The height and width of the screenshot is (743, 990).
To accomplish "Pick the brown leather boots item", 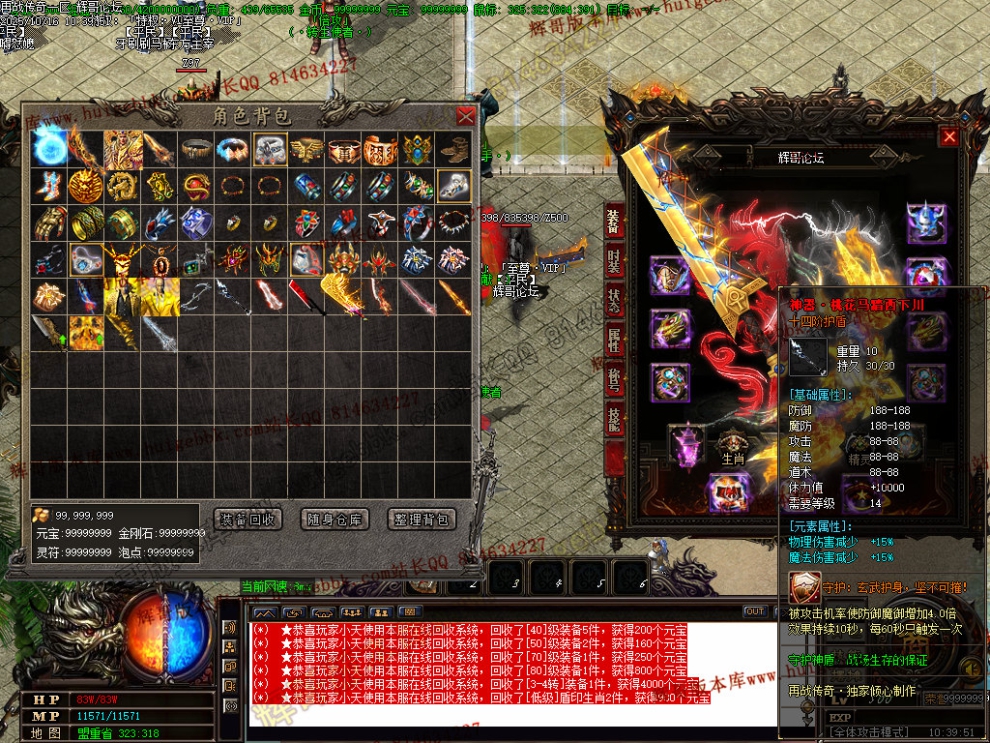I will 455,148.
